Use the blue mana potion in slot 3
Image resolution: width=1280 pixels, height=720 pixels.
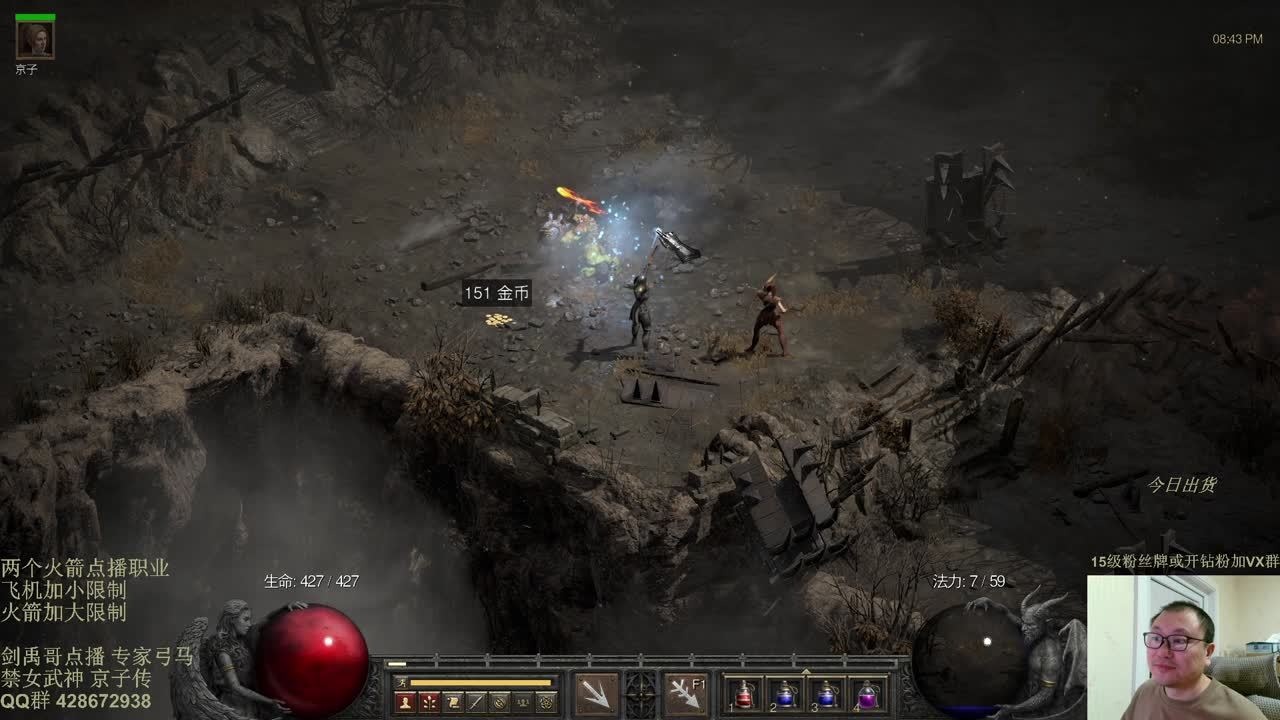826,694
